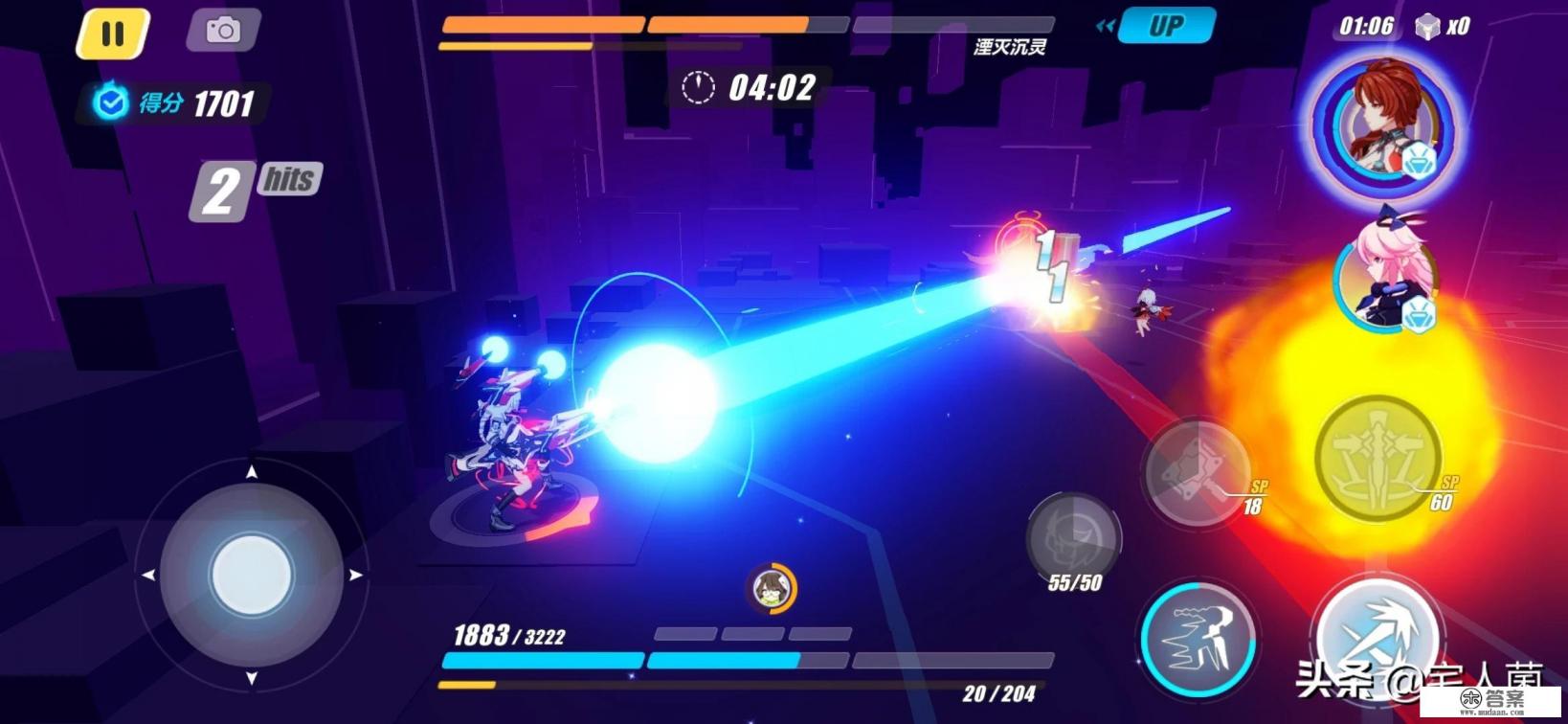Tap the blue UP button
1568x724 pixels.
pyautogui.click(x=1166, y=26)
